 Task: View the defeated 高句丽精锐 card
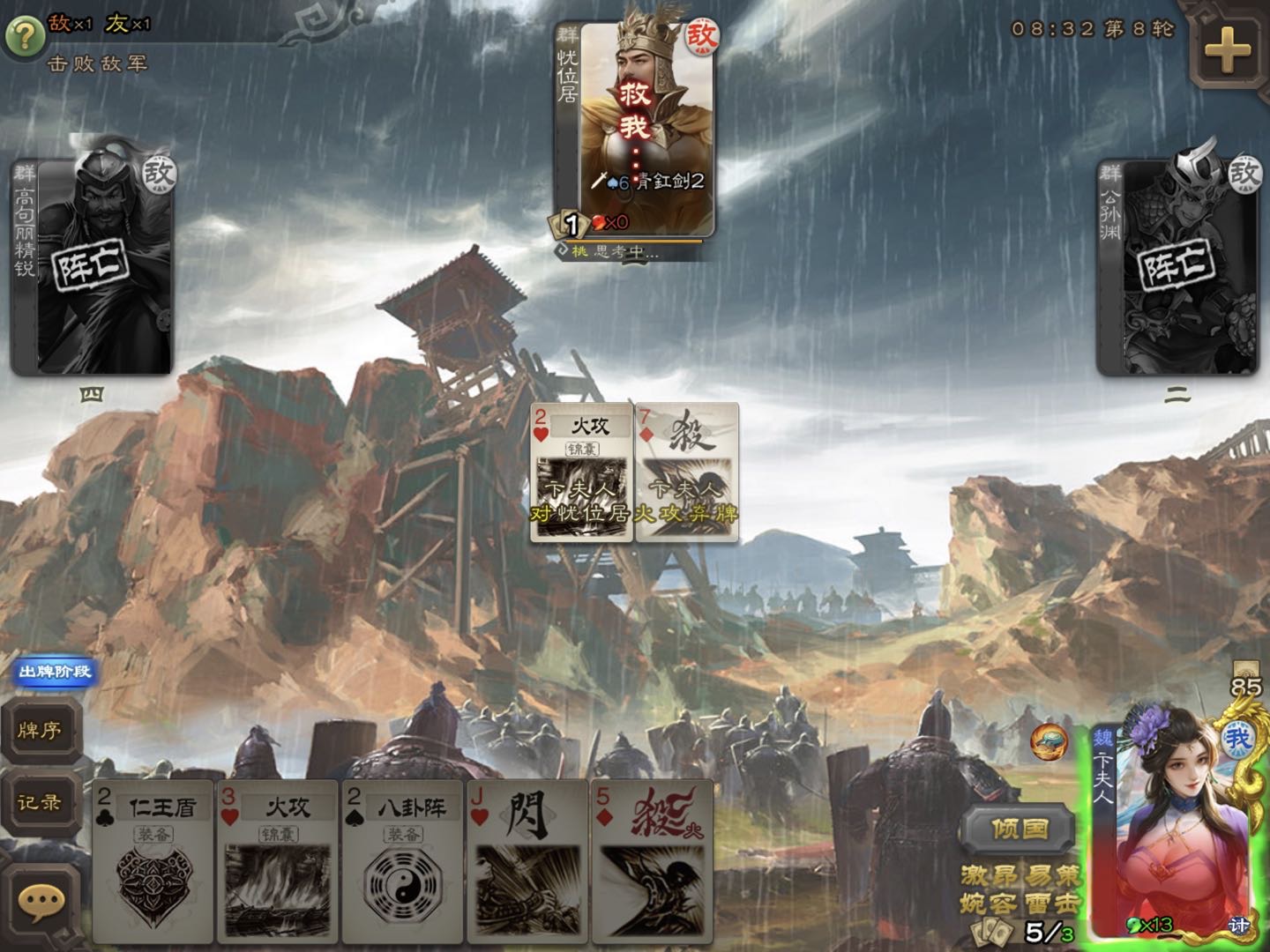tap(93, 267)
